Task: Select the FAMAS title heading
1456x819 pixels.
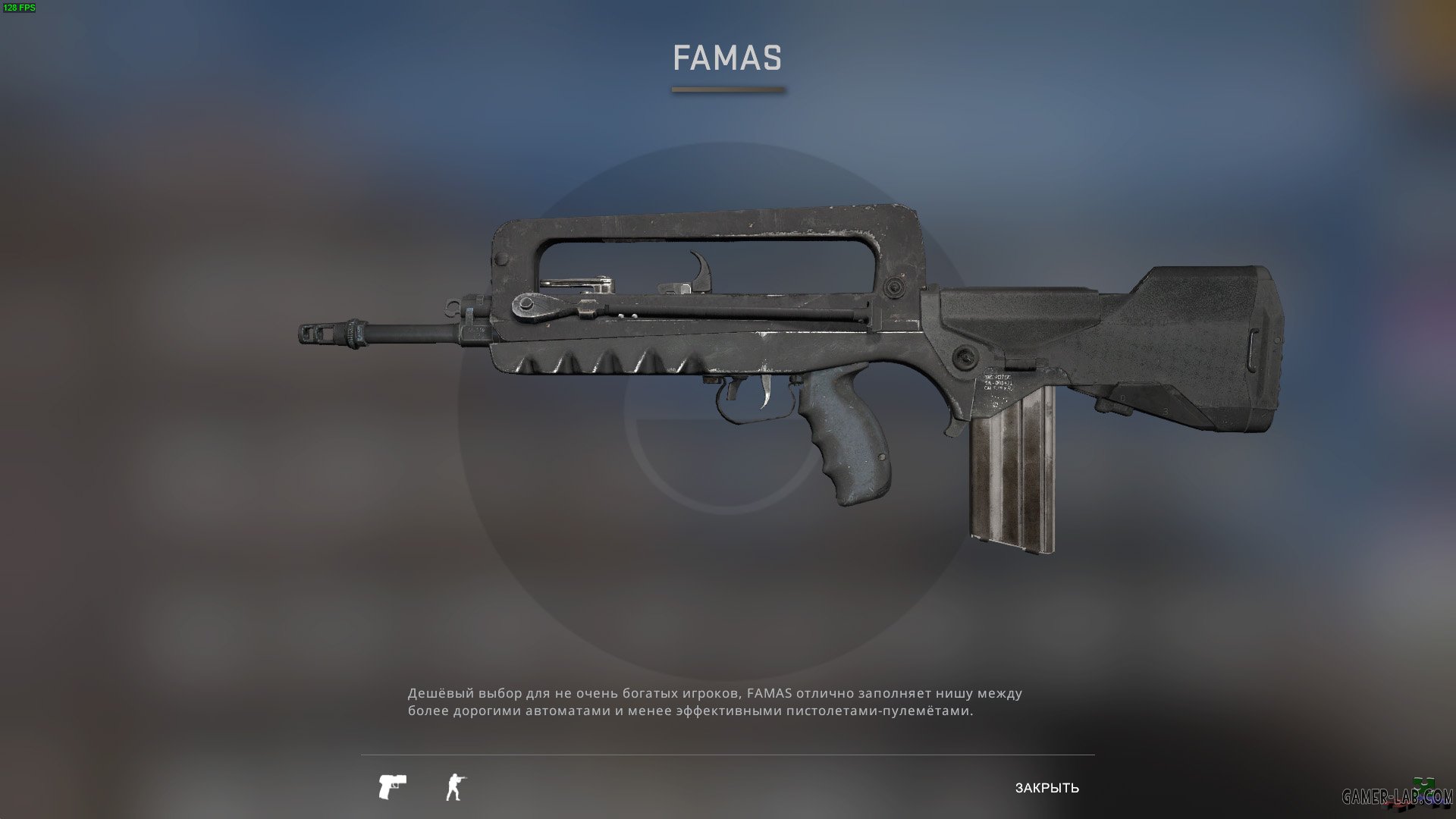Action: click(726, 57)
